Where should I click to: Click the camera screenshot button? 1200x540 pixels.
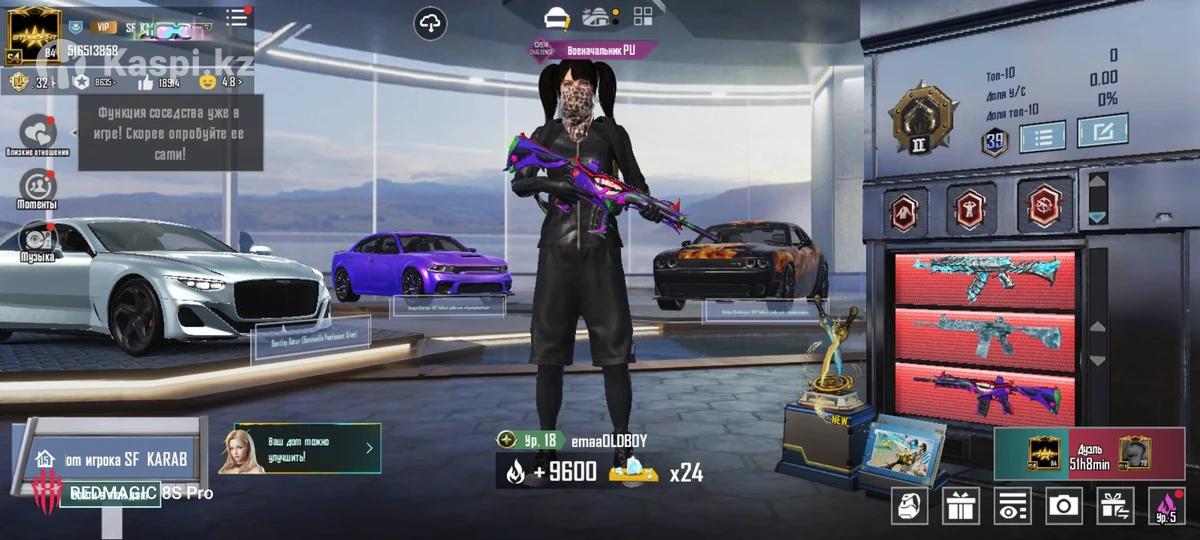pos(1063,506)
